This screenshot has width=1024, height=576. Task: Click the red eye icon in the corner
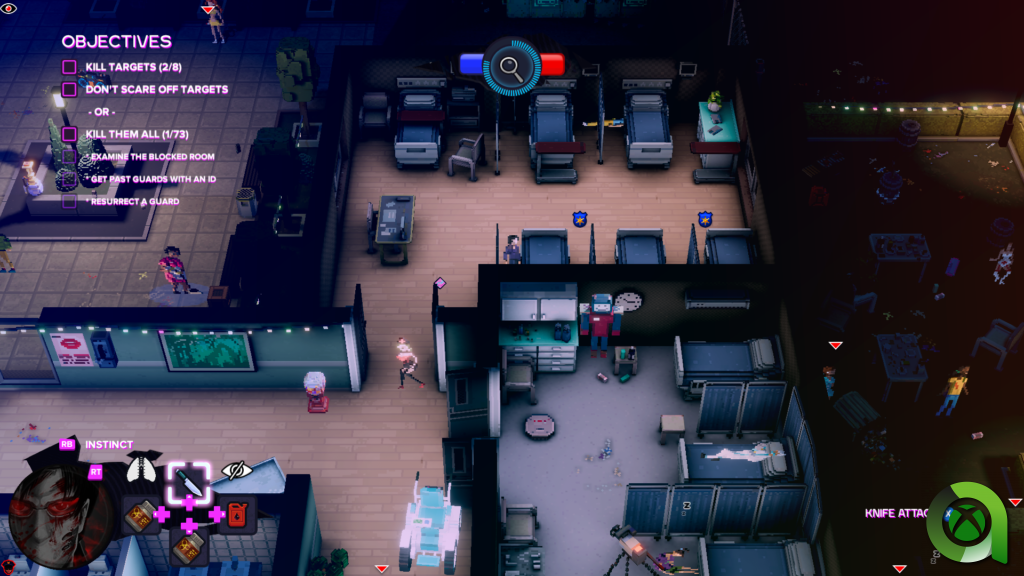point(9,9)
